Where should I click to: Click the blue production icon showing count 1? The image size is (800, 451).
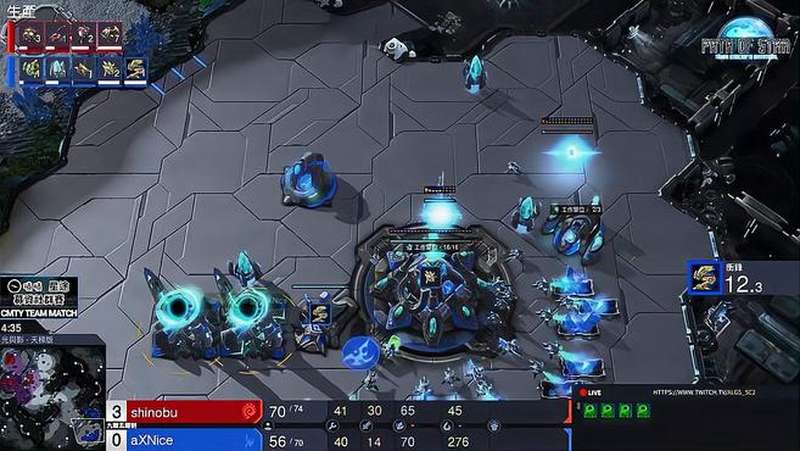point(84,69)
